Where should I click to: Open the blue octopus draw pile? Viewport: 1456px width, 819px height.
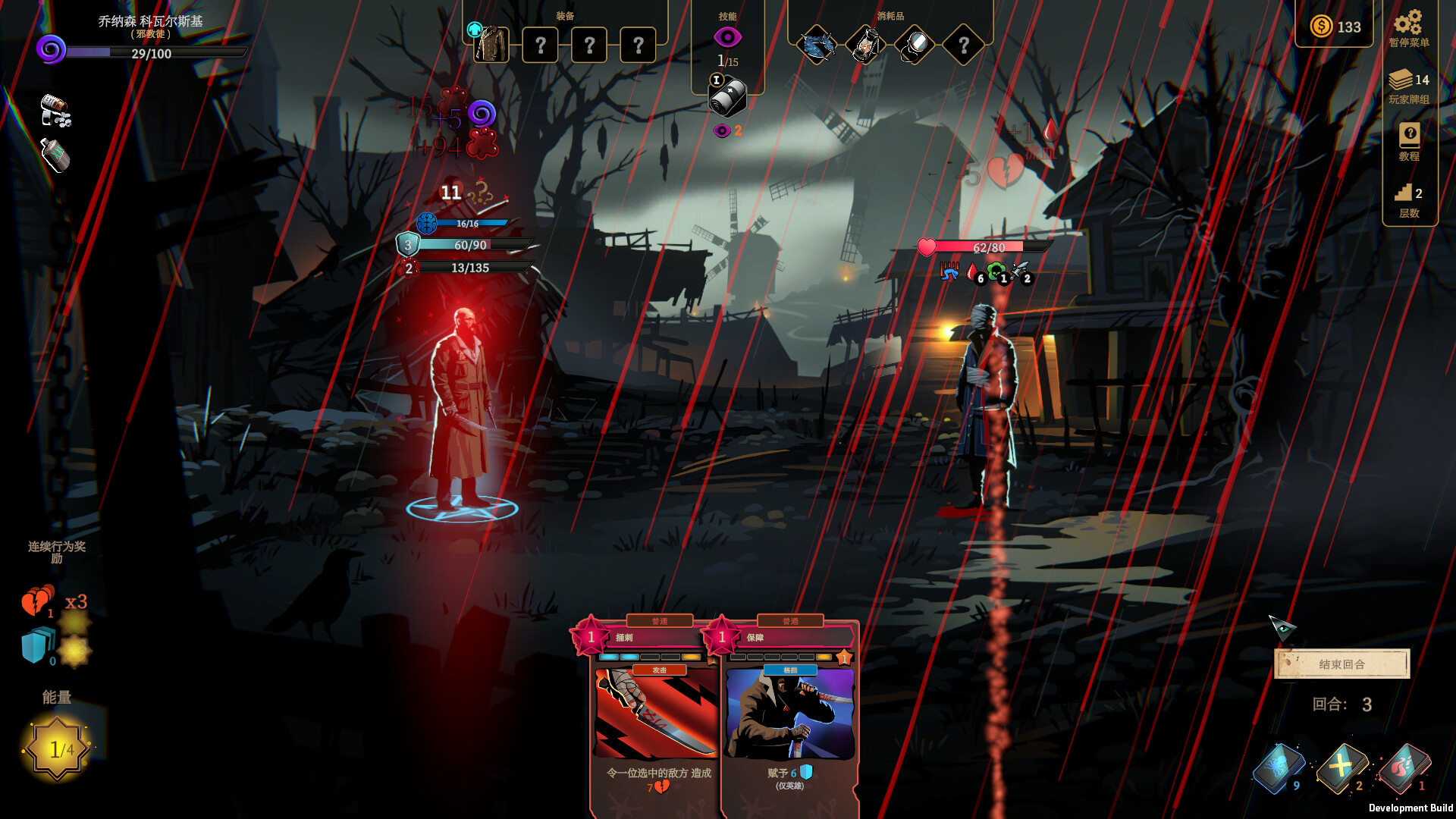1278,767
